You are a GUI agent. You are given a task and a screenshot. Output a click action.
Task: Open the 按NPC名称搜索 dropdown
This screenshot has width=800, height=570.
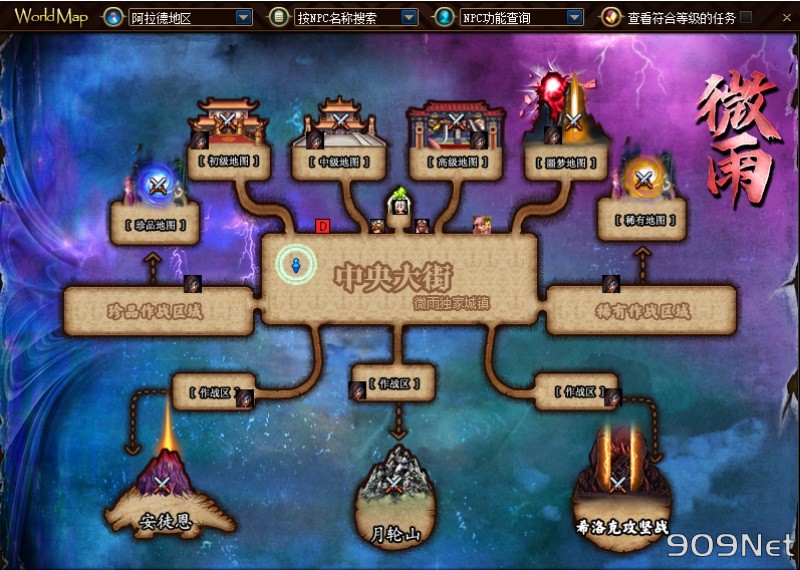[x=409, y=17]
